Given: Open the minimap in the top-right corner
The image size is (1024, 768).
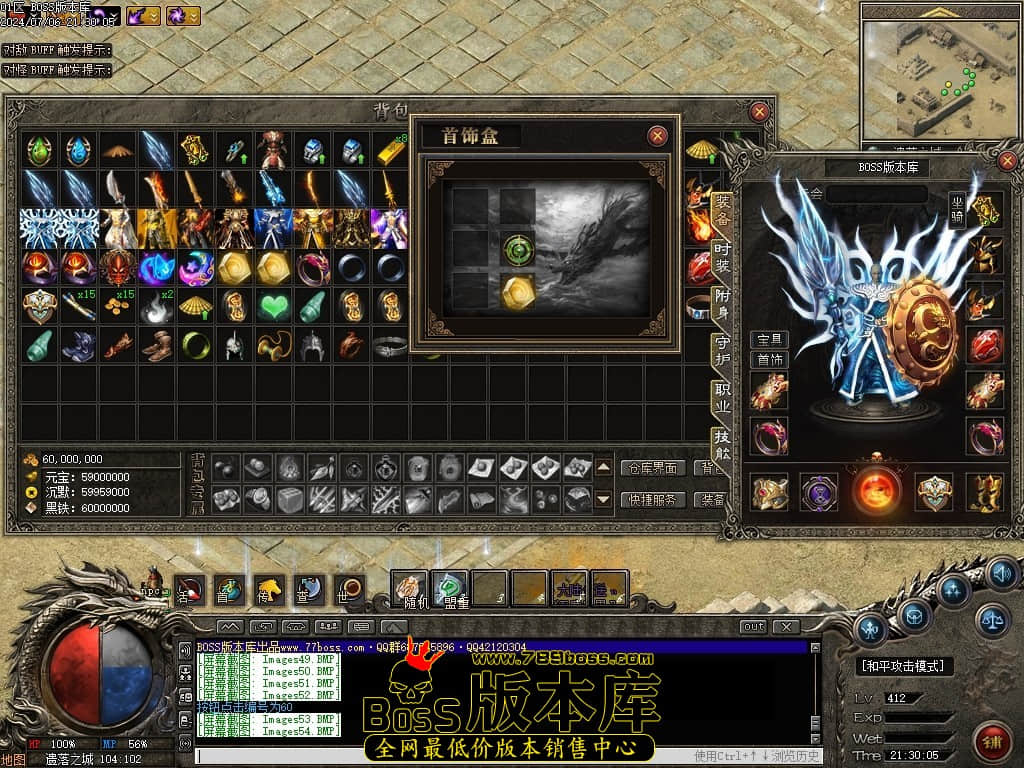Looking at the screenshot, I should 938,75.
